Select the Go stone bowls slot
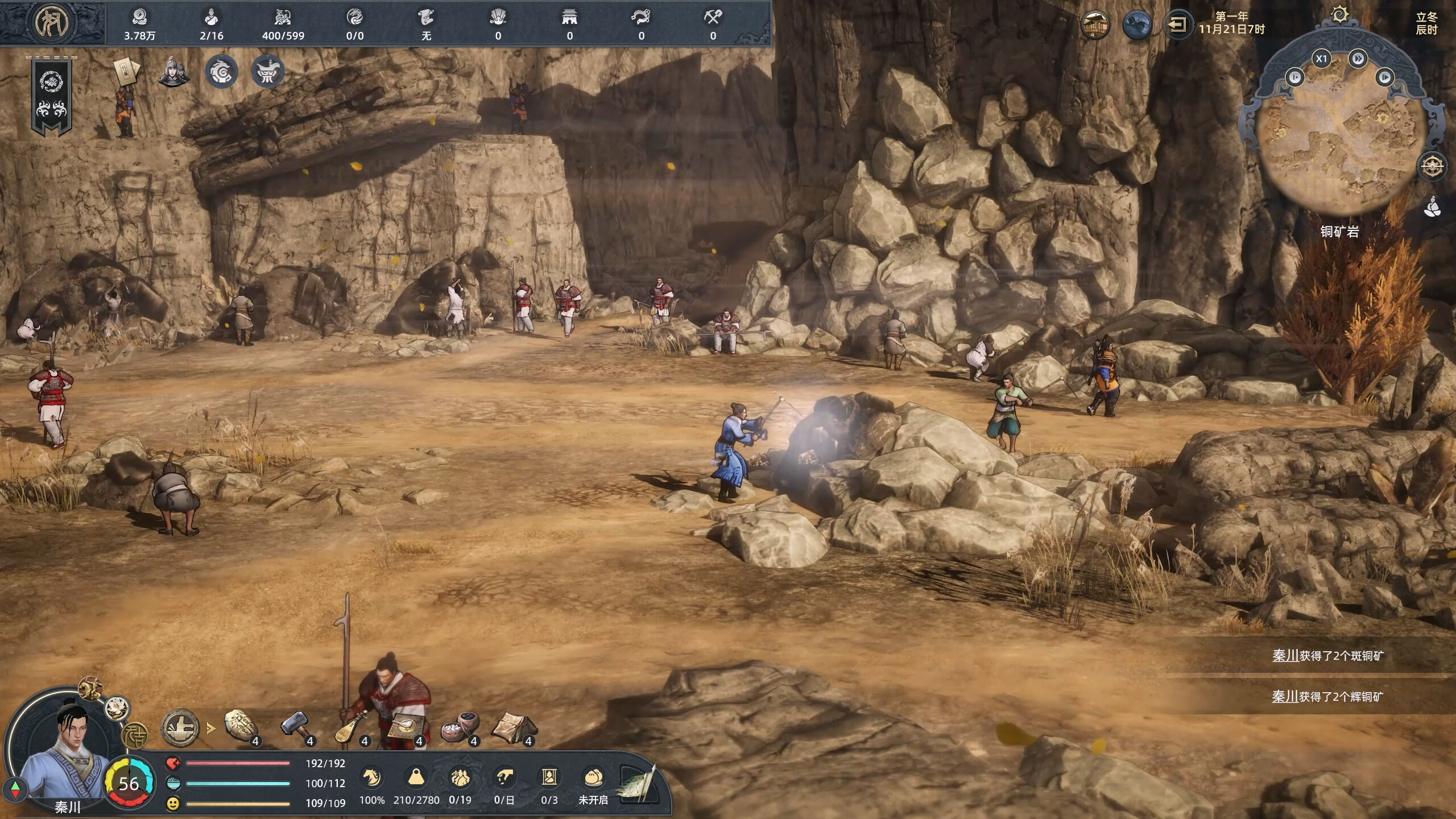The image size is (1456, 819). [460, 727]
